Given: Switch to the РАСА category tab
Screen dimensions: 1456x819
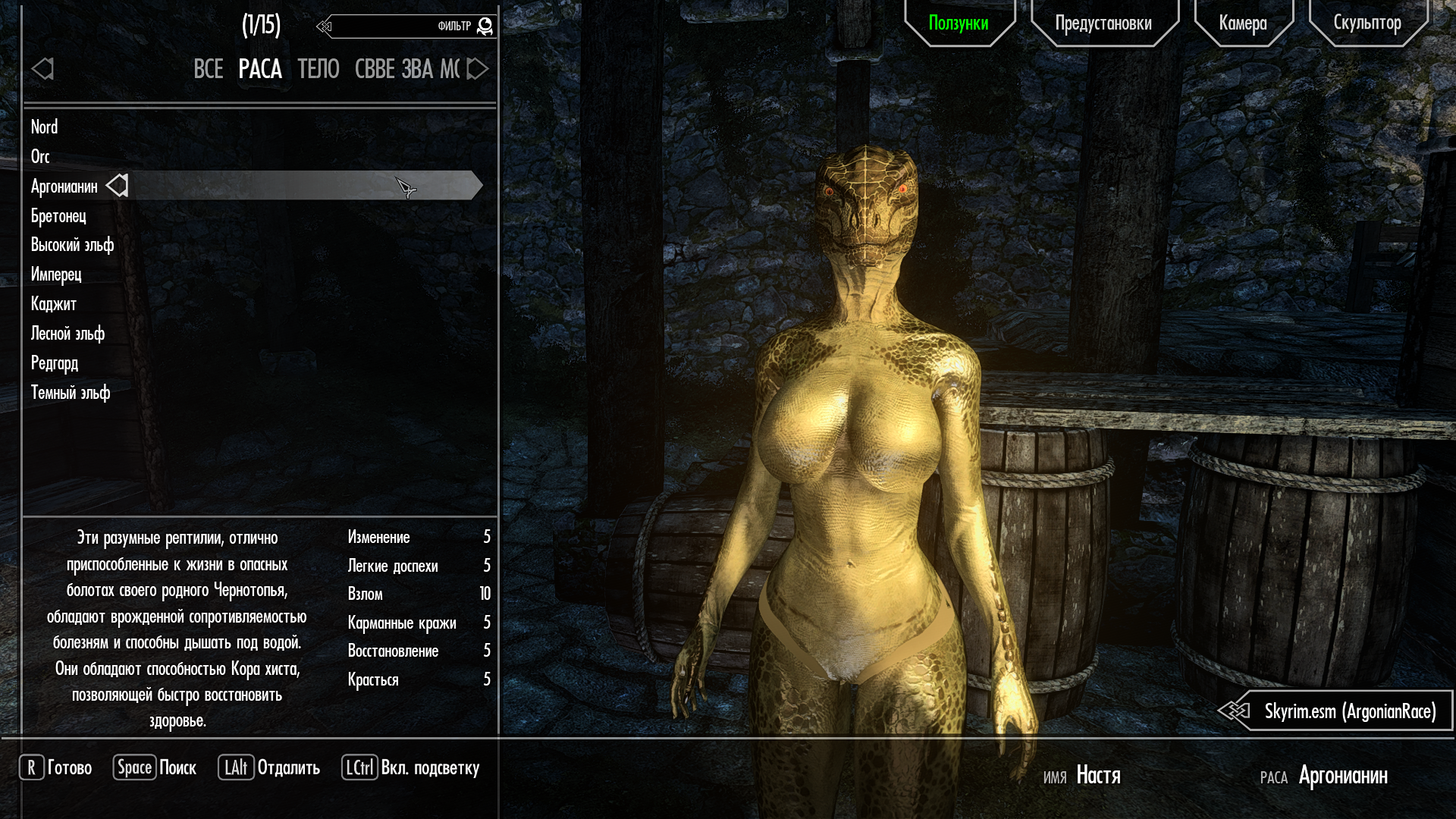Looking at the screenshot, I should click(x=260, y=69).
